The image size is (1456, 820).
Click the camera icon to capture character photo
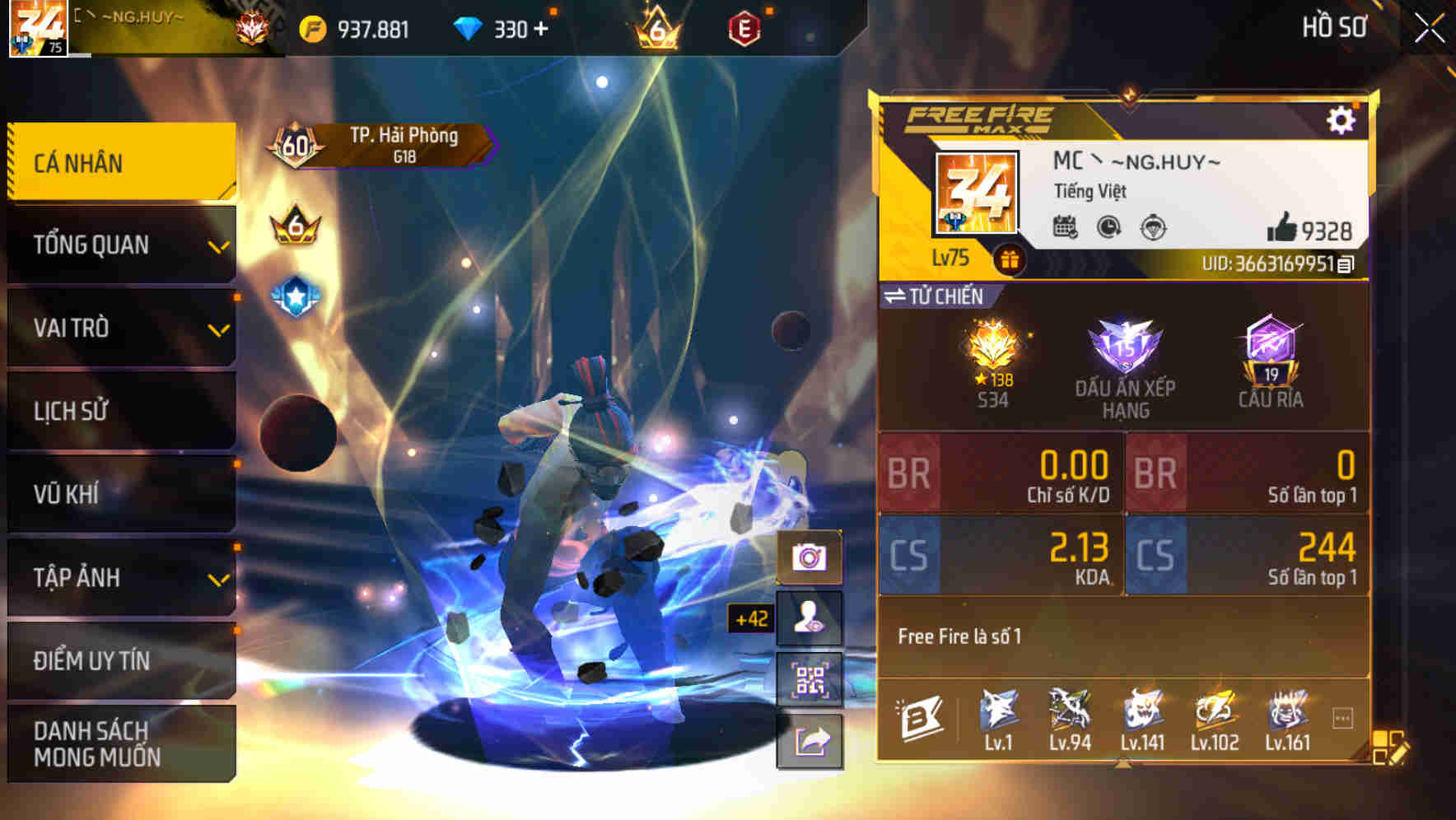tap(810, 556)
